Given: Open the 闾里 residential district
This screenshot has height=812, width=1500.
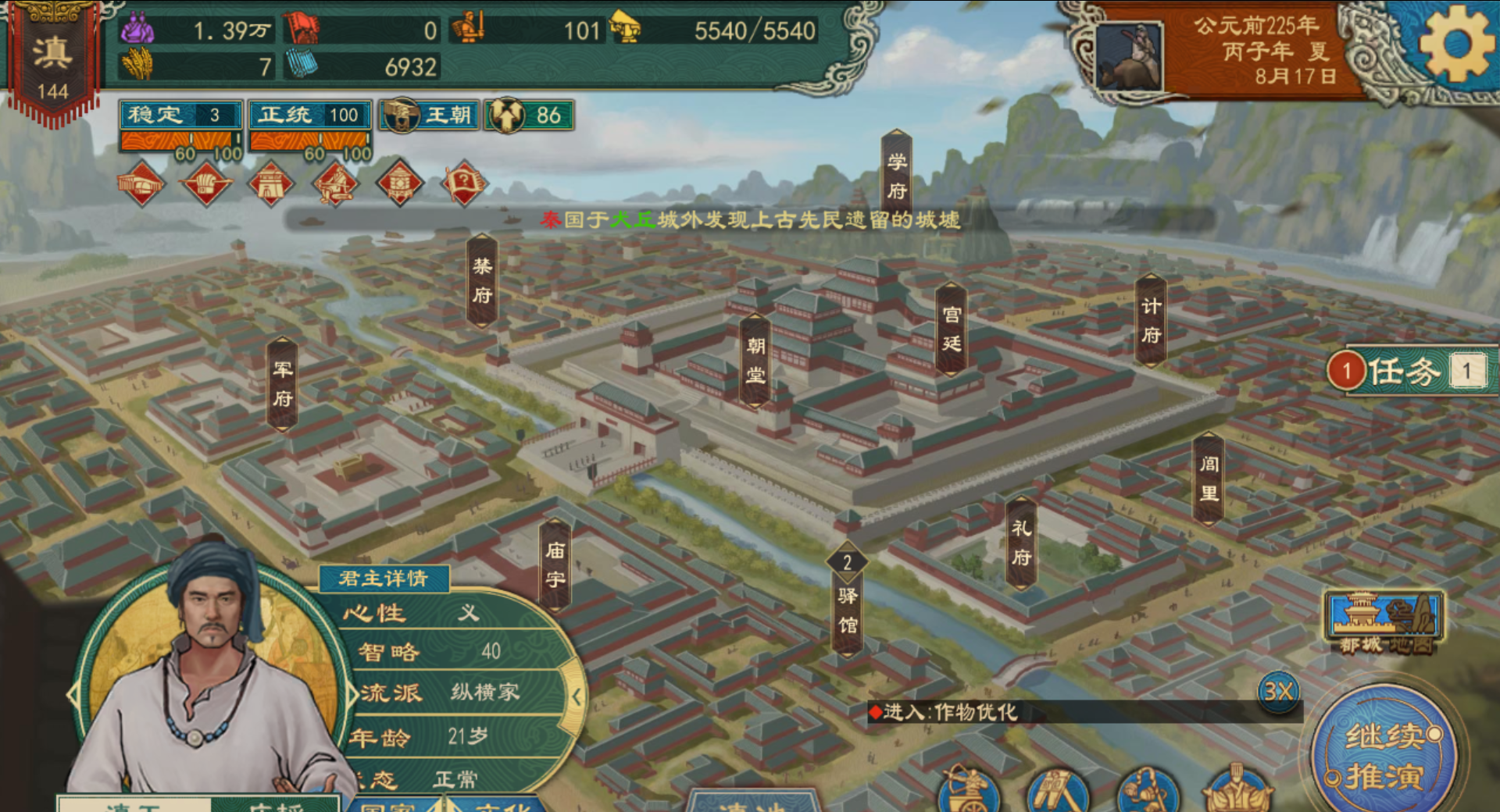Looking at the screenshot, I should 1209,478.
